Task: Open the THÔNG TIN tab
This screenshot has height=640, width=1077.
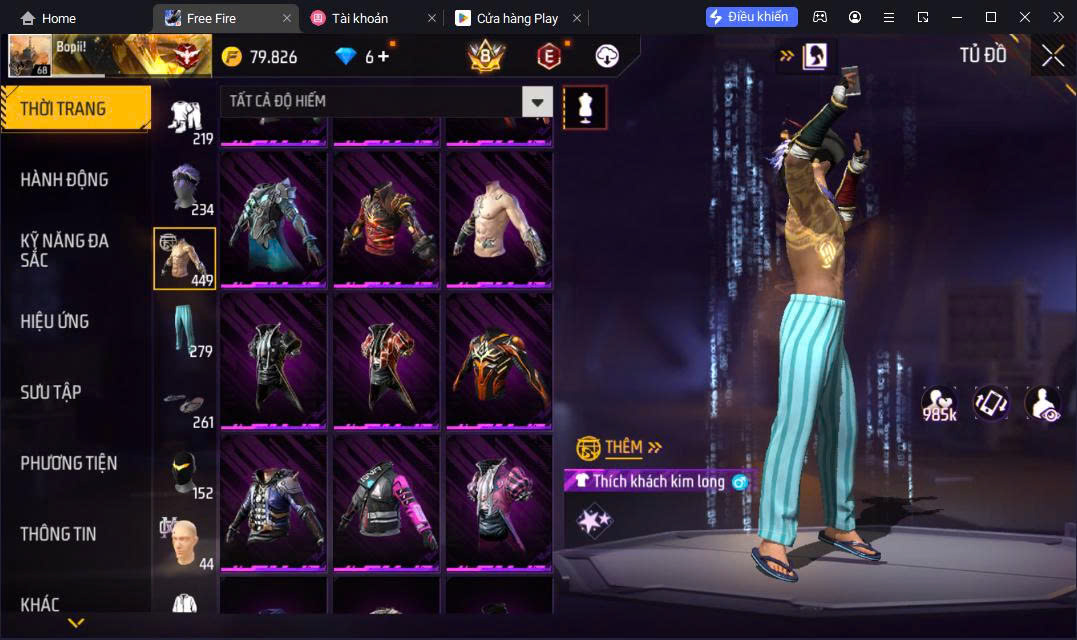Action: coord(59,534)
